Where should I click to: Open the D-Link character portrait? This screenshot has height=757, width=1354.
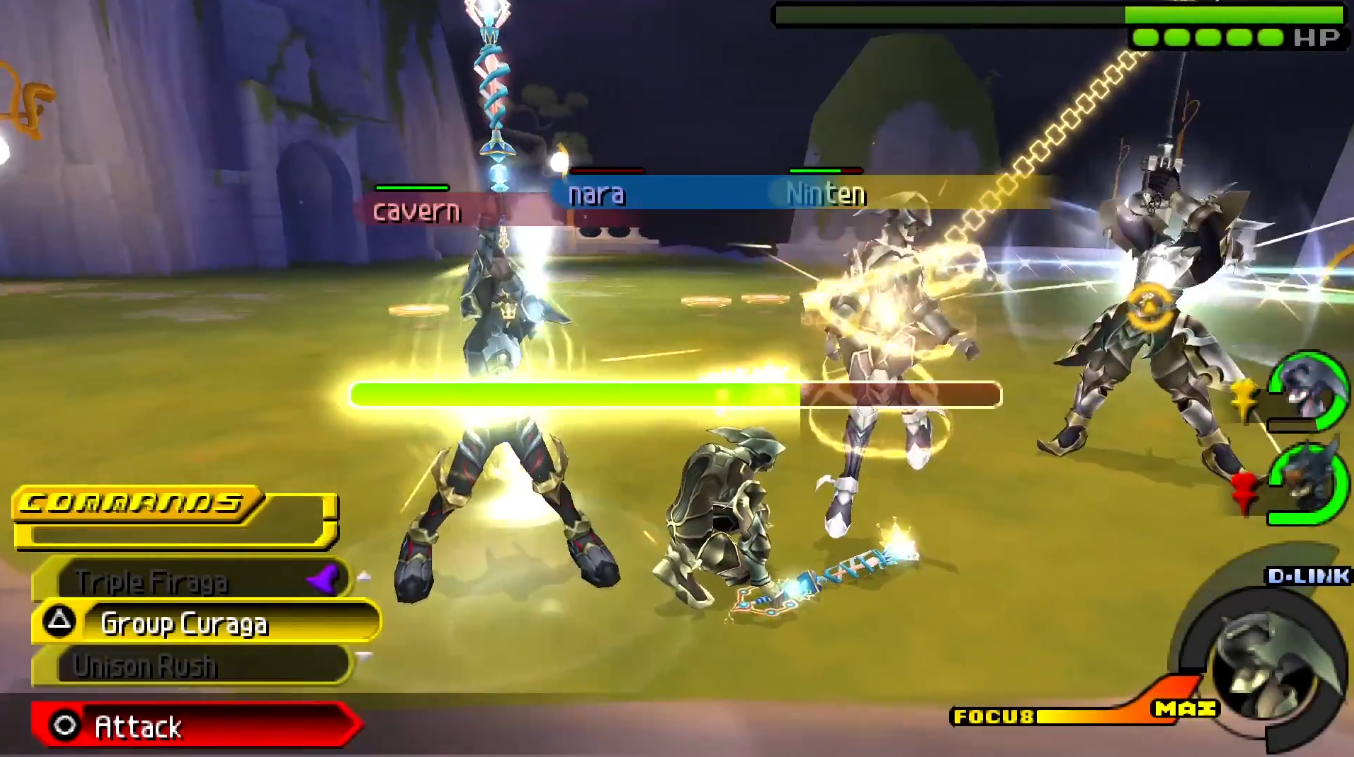tap(1265, 660)
